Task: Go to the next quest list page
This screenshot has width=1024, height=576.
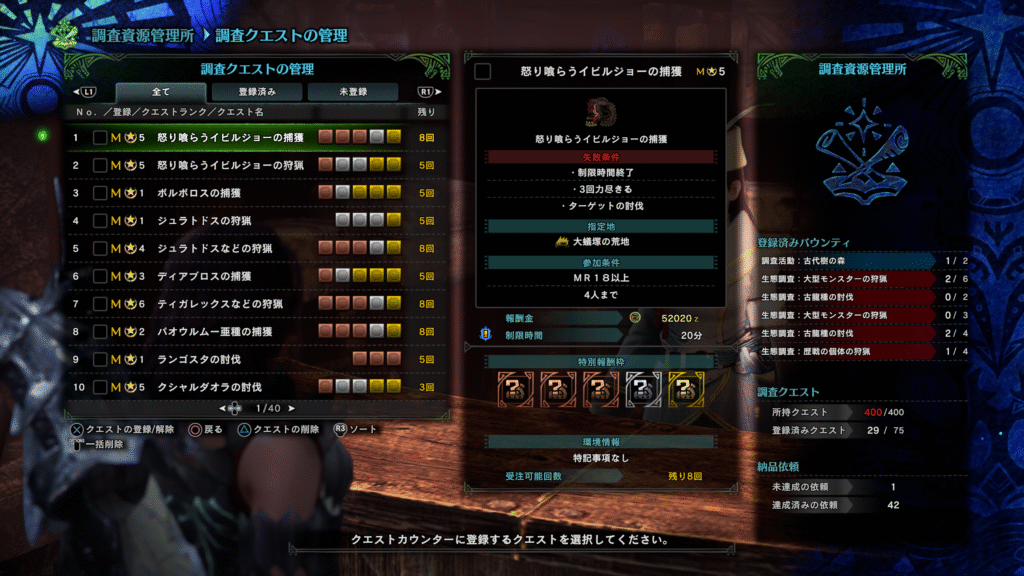Action: pyautogui.click(x=292, y=408)
